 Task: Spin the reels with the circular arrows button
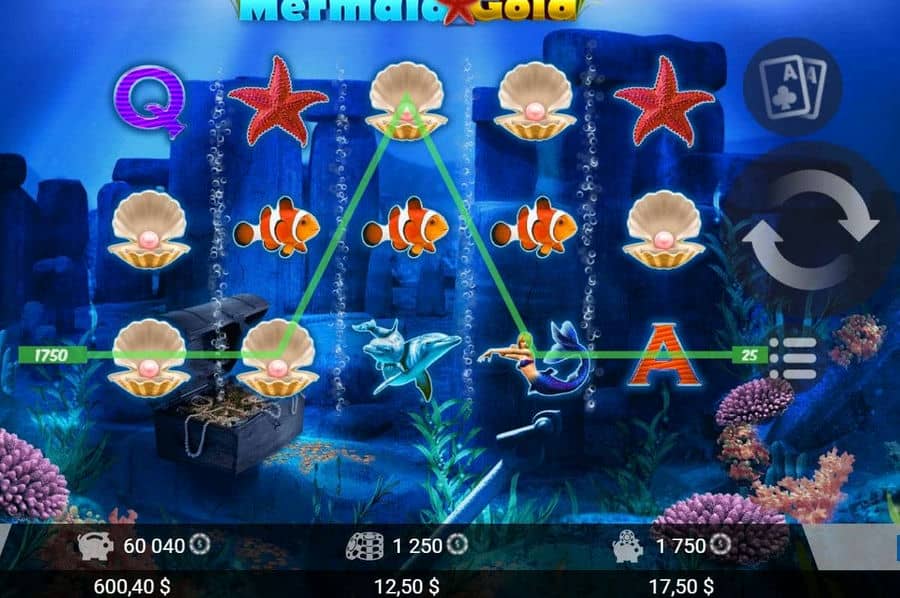pos(812,231)
